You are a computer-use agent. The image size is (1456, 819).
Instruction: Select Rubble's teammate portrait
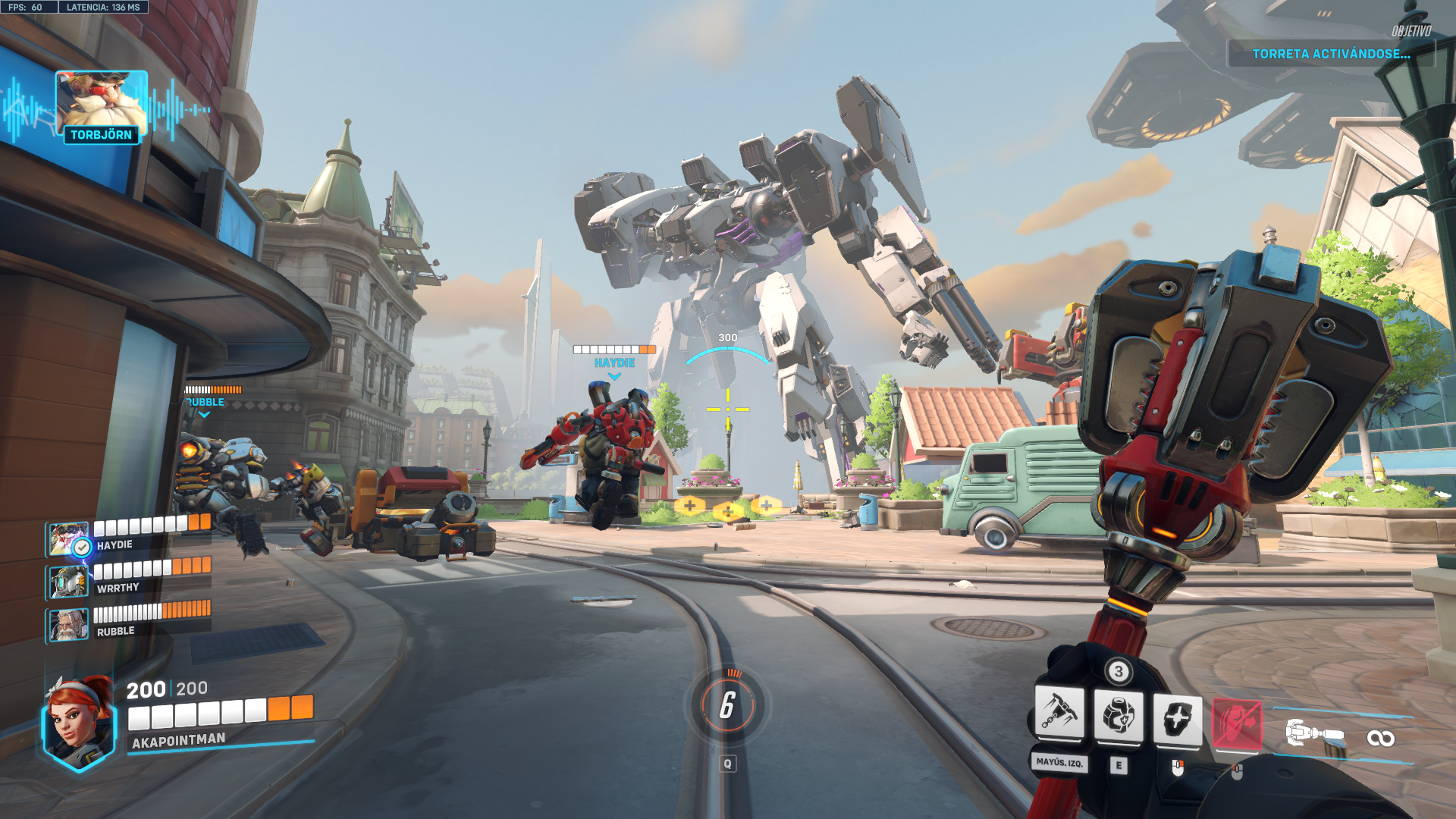click(68, 625)
